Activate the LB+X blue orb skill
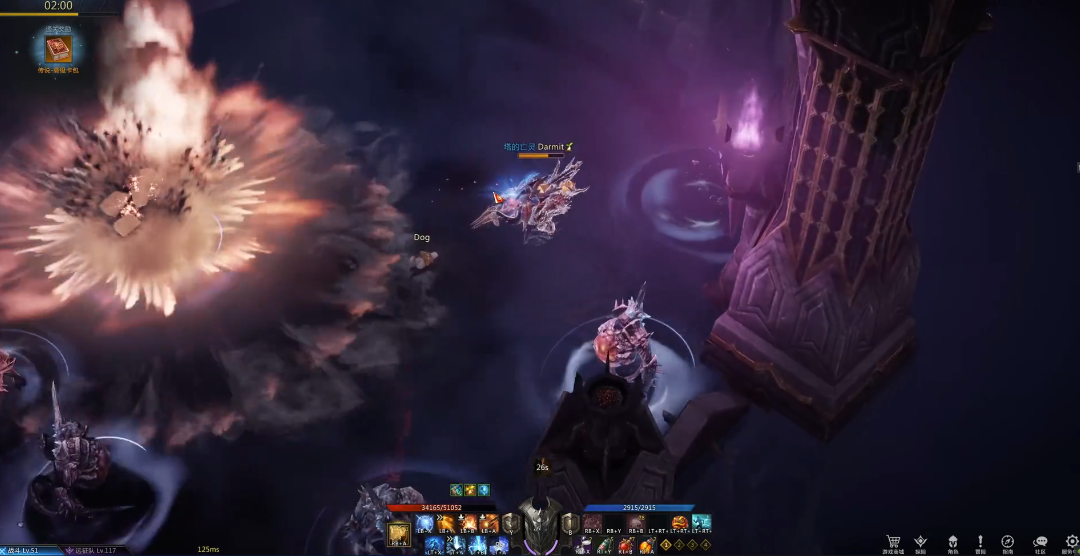This screenshot has height=556, width=1080. (425, 523)
